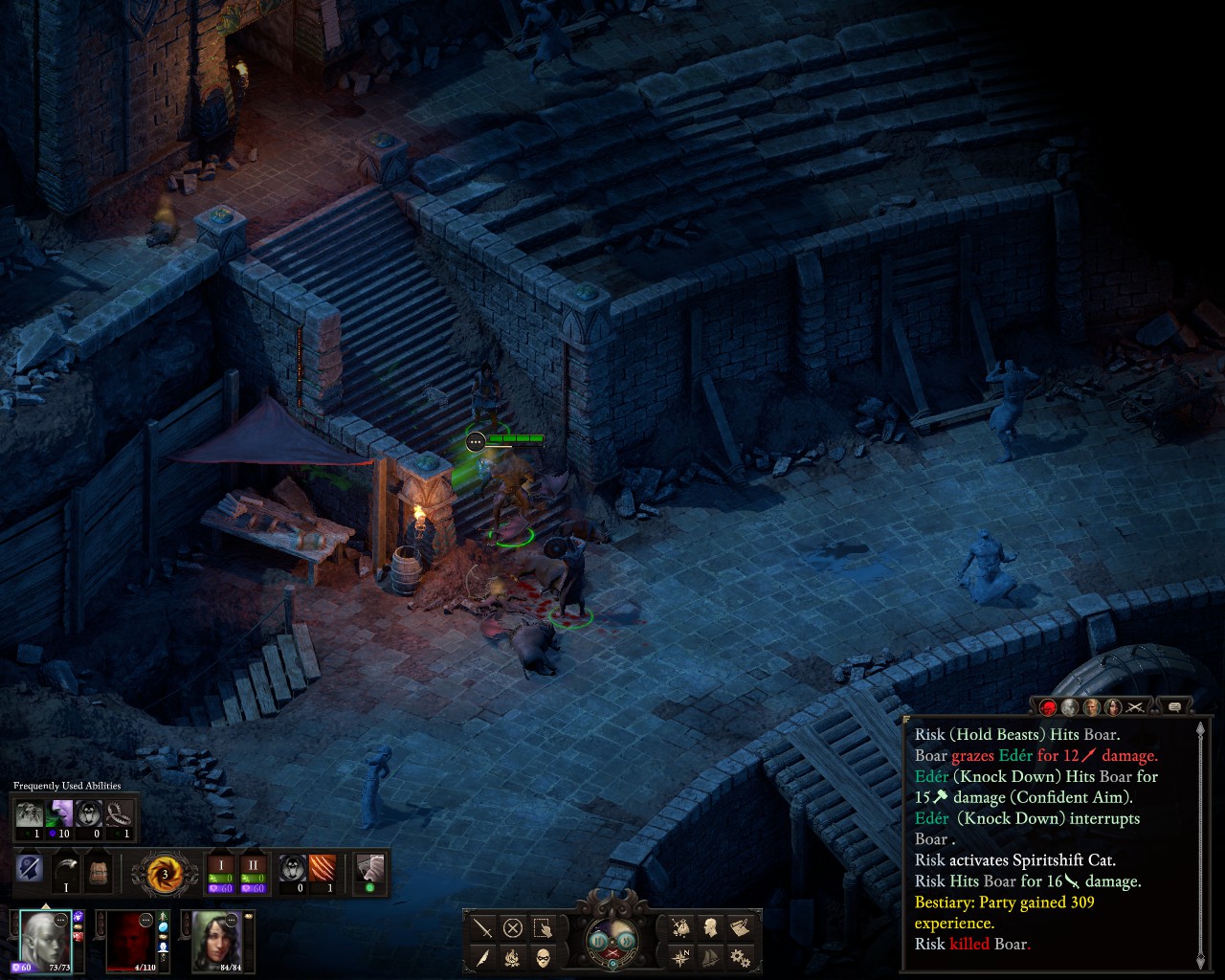This screenshot has width=1225, height=980.
Task: Activate the select-all party button
Action: point(543,928)
